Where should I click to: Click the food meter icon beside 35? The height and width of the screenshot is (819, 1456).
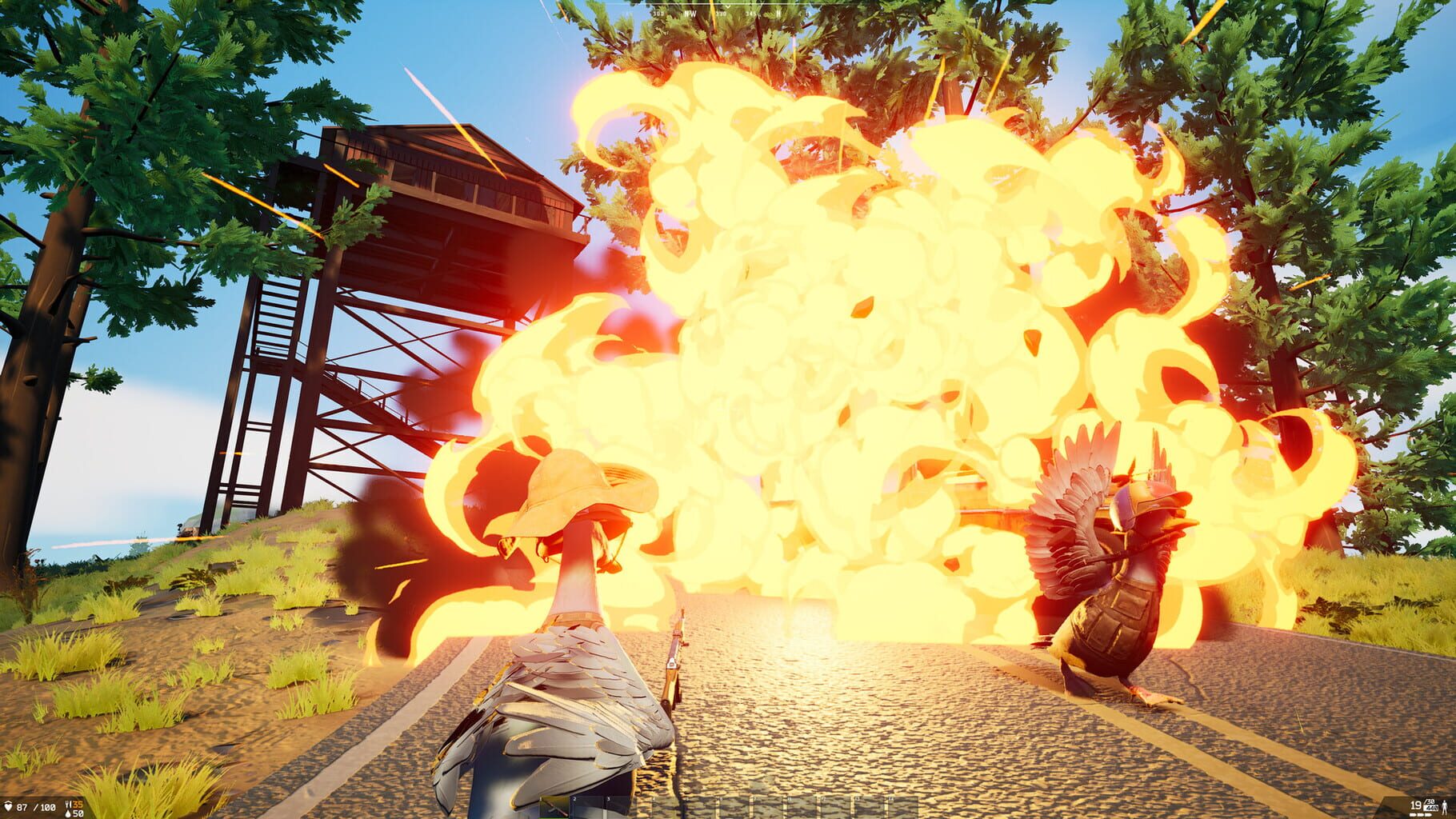(x=68, y=805)
